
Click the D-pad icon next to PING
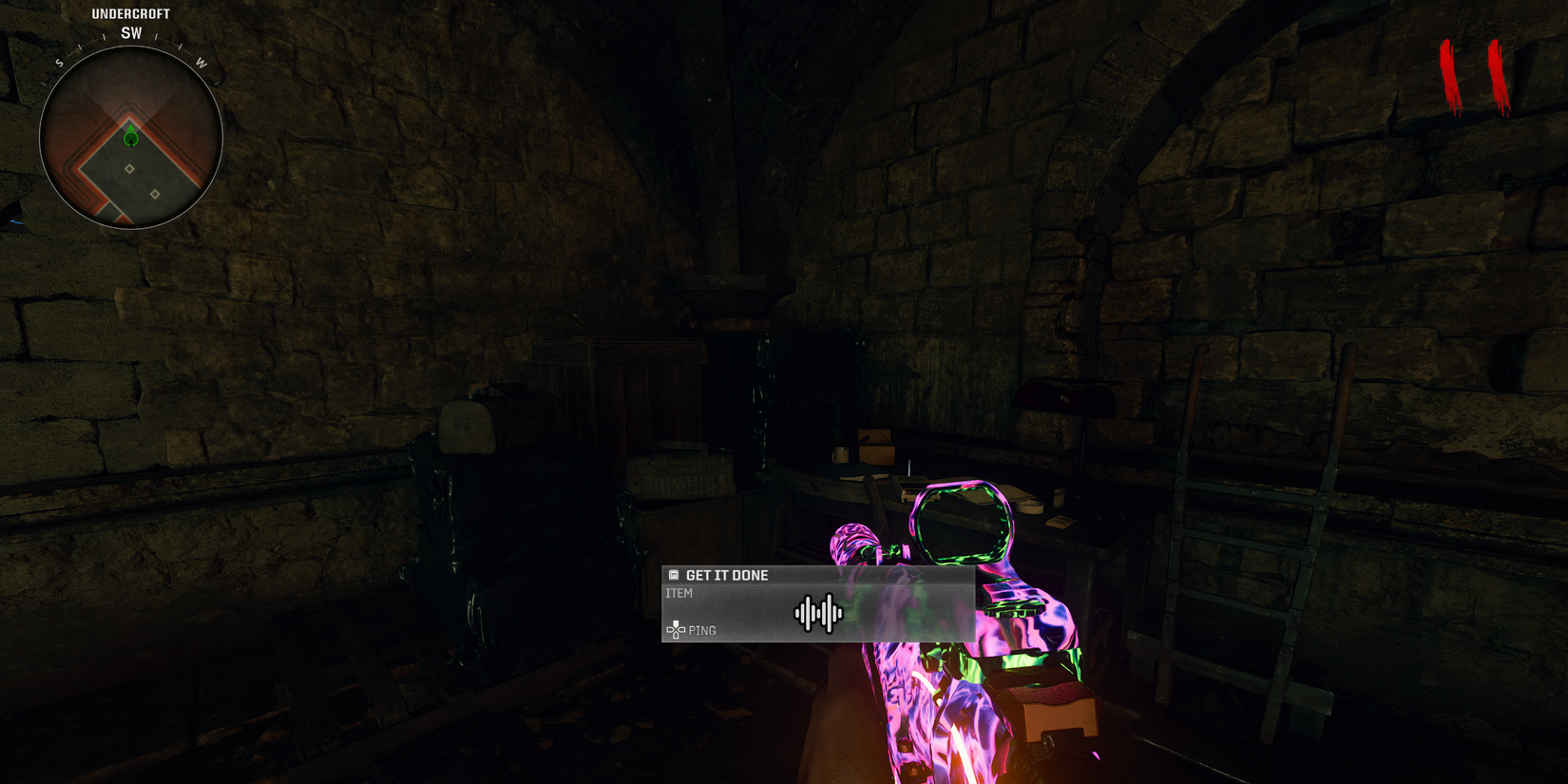675,630
